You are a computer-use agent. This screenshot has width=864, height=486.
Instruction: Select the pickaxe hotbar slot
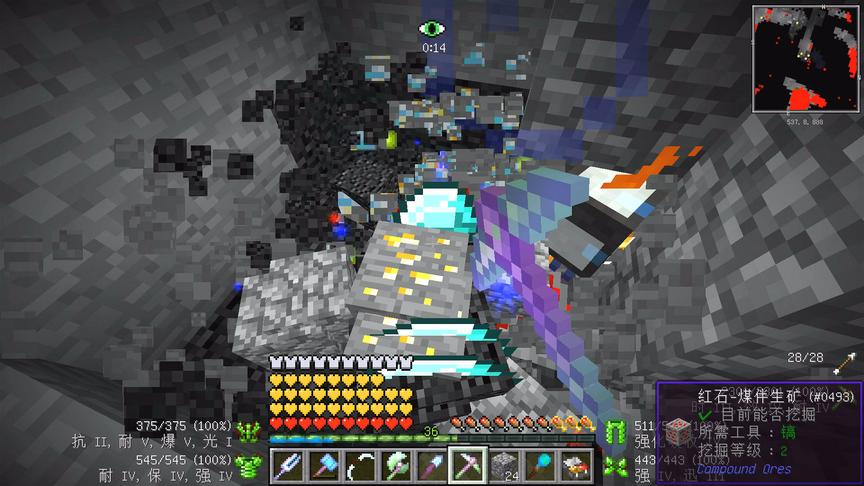467,465
